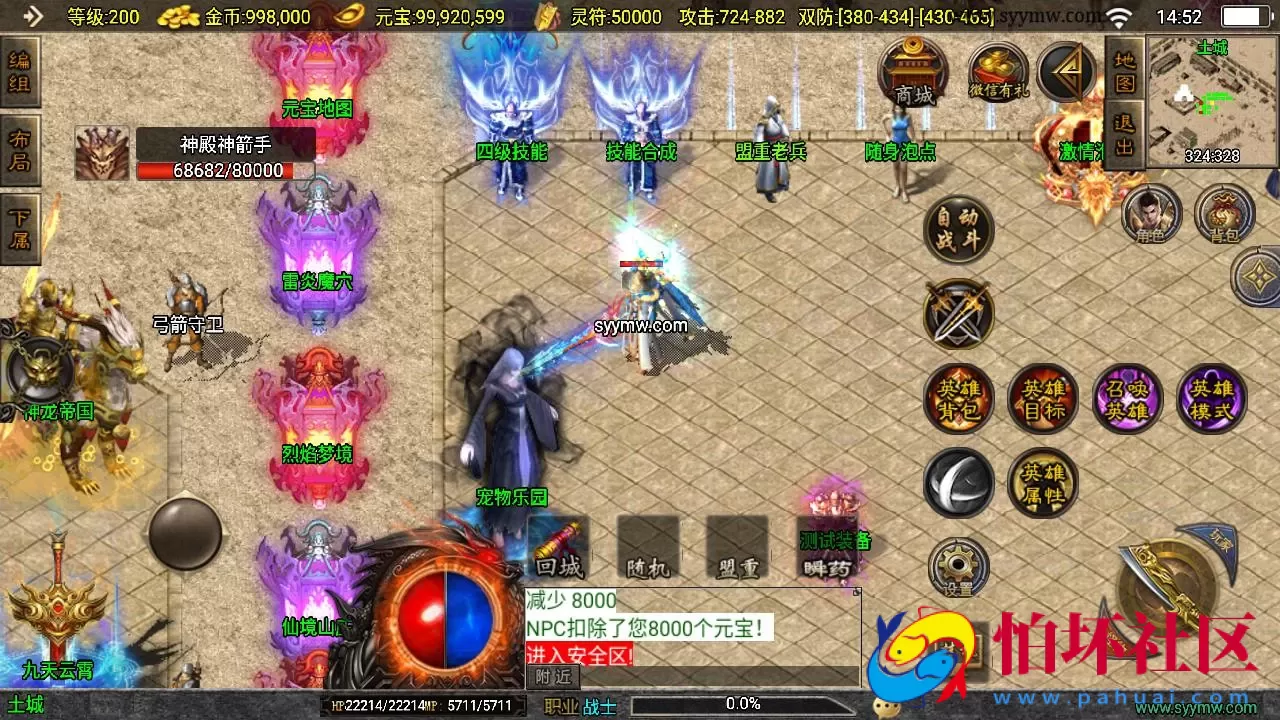
Task: Expand the chat window corner arrow
Action: (x=856, y=592)
